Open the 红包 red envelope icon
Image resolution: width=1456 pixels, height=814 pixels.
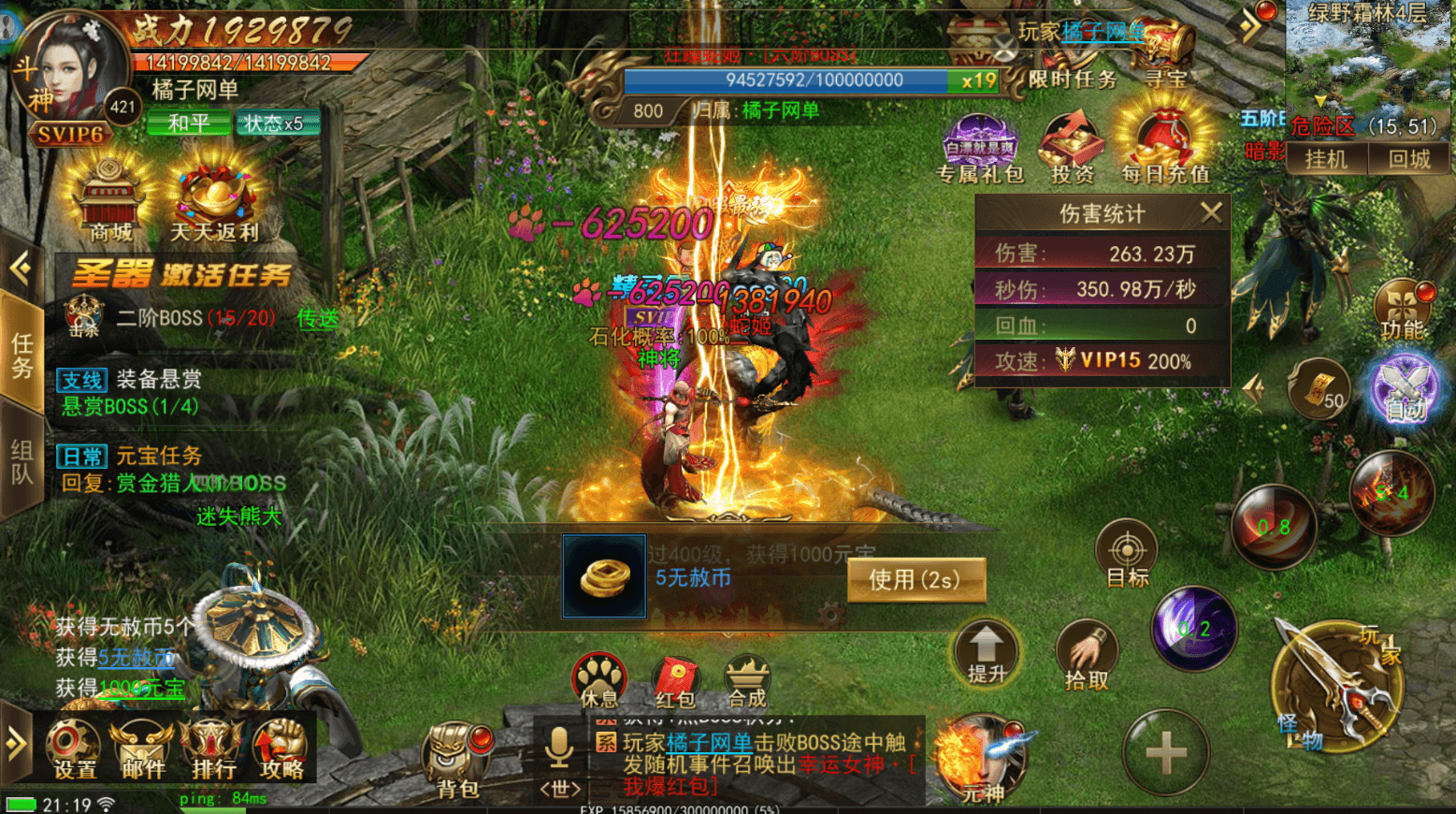(675, 679)
